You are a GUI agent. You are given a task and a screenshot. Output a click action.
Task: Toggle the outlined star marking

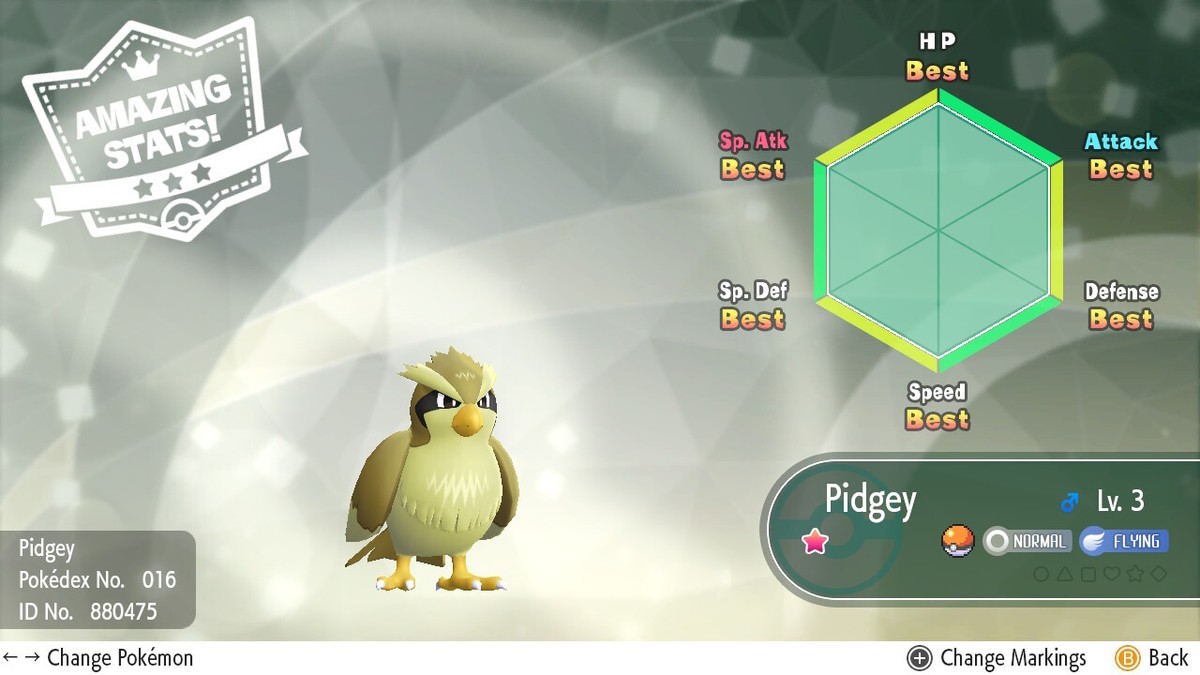point(1135,574)
